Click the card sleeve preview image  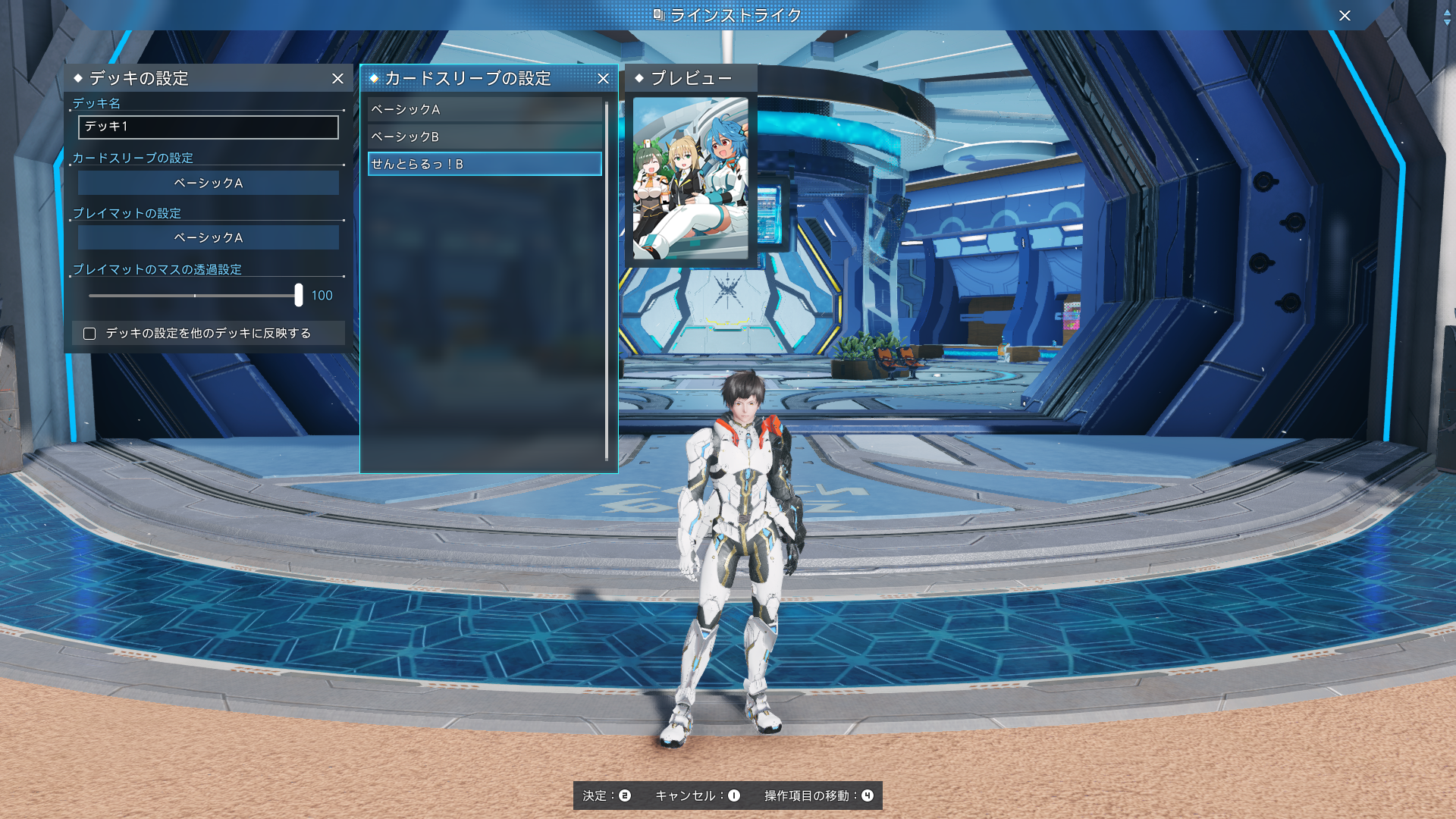click(690, 178)
